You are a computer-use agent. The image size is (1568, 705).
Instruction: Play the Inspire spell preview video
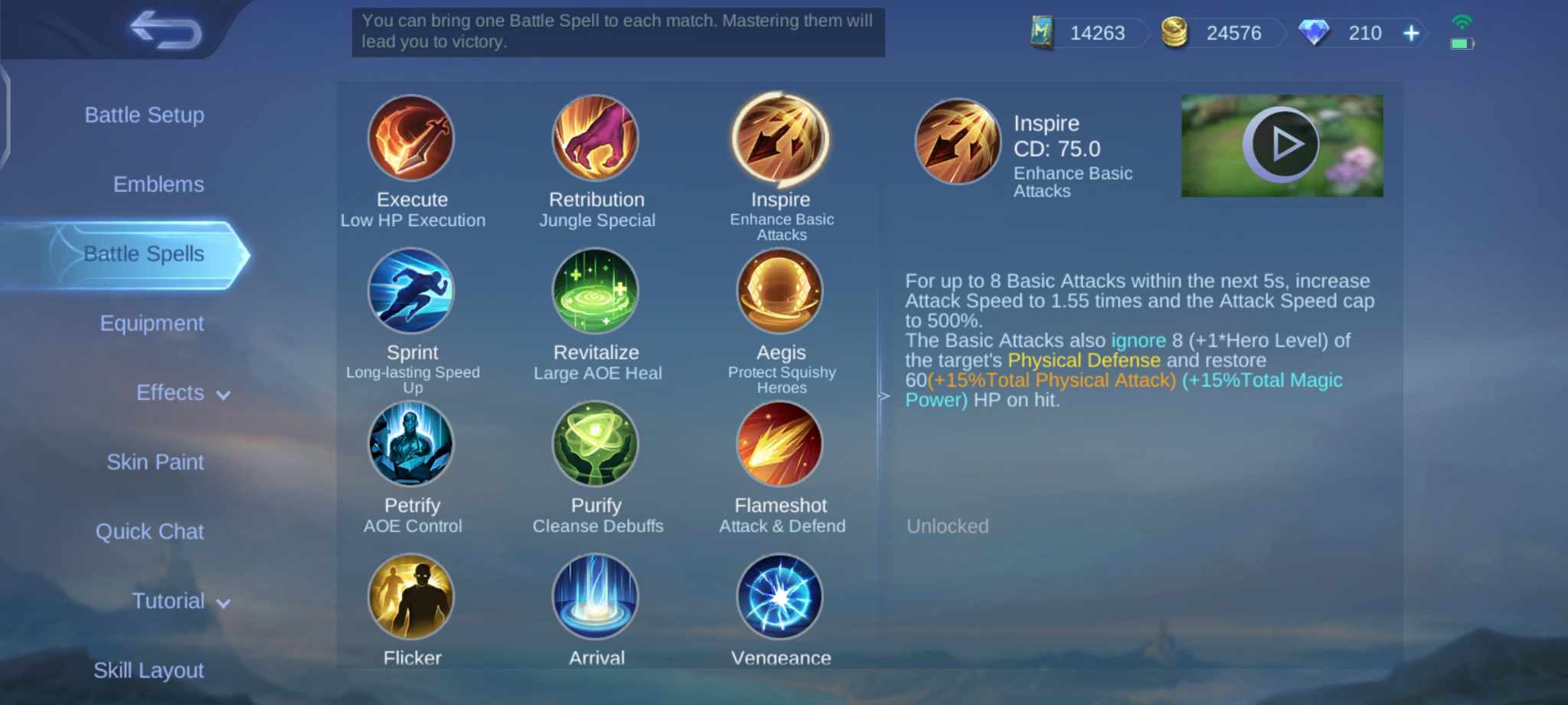(1281, 144)
